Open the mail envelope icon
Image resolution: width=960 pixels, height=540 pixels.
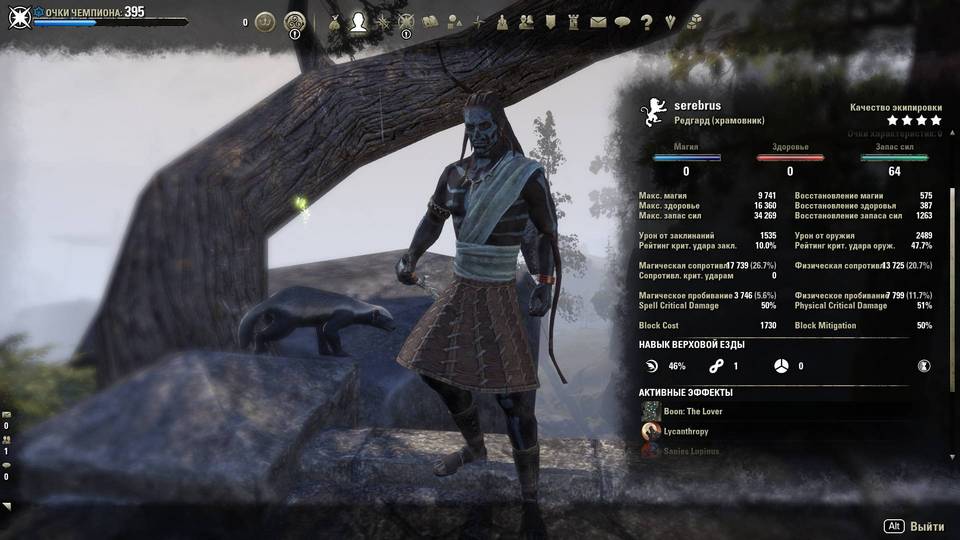click(x=598, y=21)
